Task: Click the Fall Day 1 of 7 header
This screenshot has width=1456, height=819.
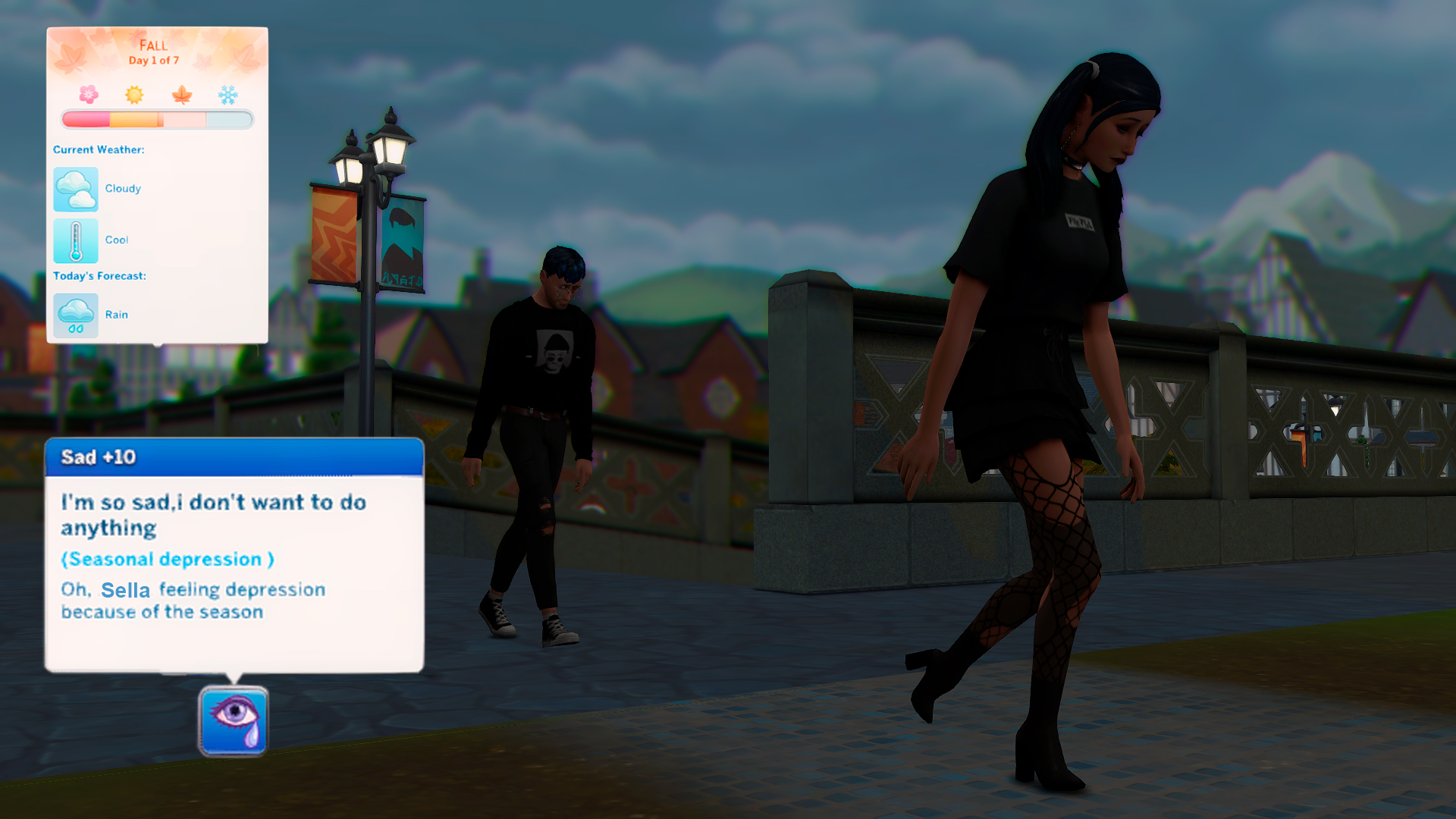Action: pos(154,52)
